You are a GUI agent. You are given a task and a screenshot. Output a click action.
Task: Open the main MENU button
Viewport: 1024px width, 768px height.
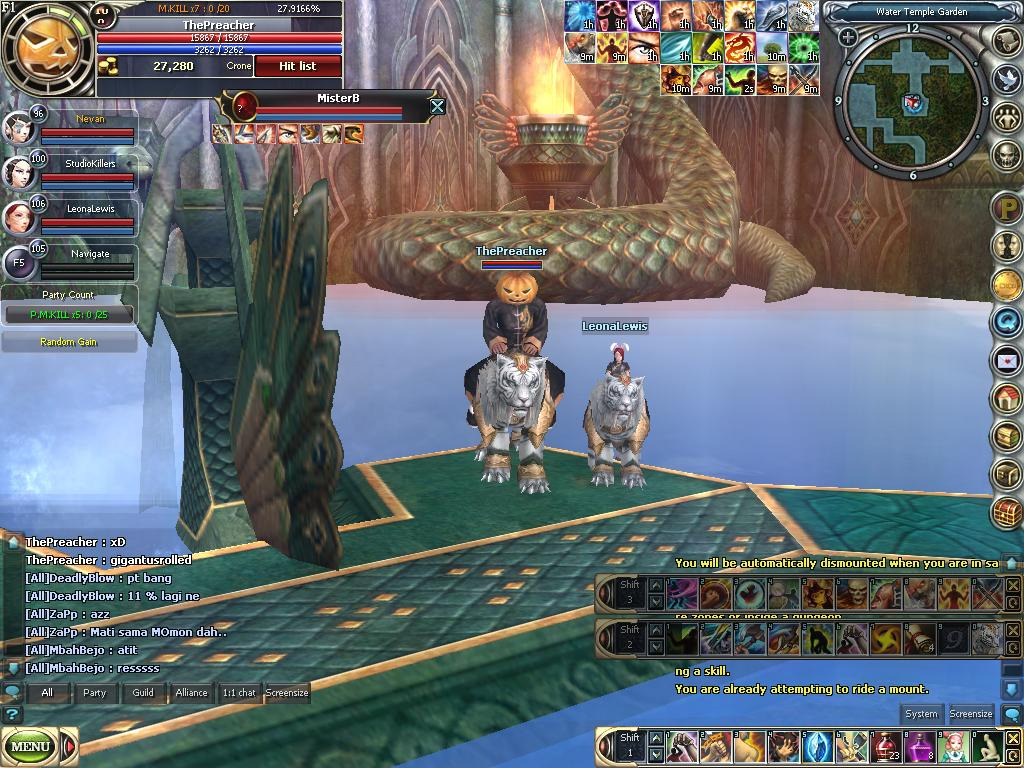[x=30, y=746]
